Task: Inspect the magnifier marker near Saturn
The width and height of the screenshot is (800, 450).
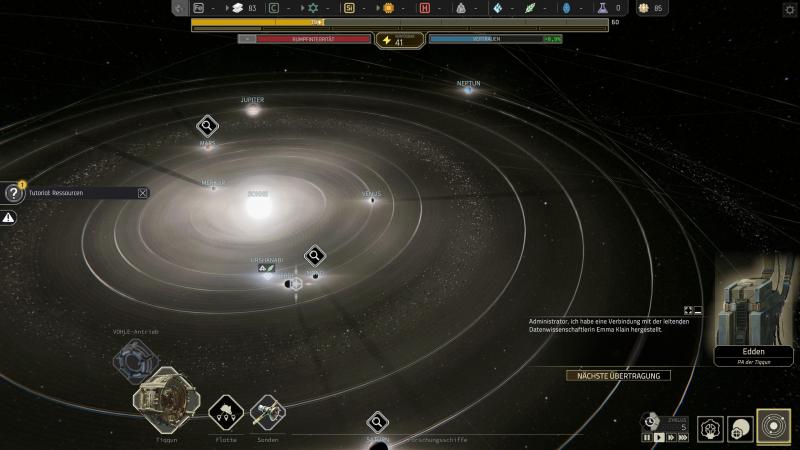Action: coord(377,422)
